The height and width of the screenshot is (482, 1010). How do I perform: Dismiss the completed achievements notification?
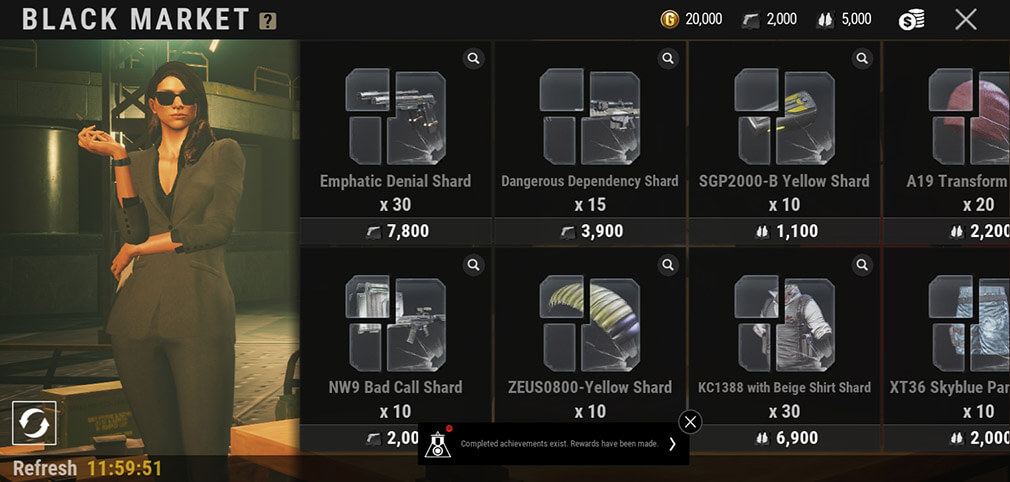click(690, 421)
